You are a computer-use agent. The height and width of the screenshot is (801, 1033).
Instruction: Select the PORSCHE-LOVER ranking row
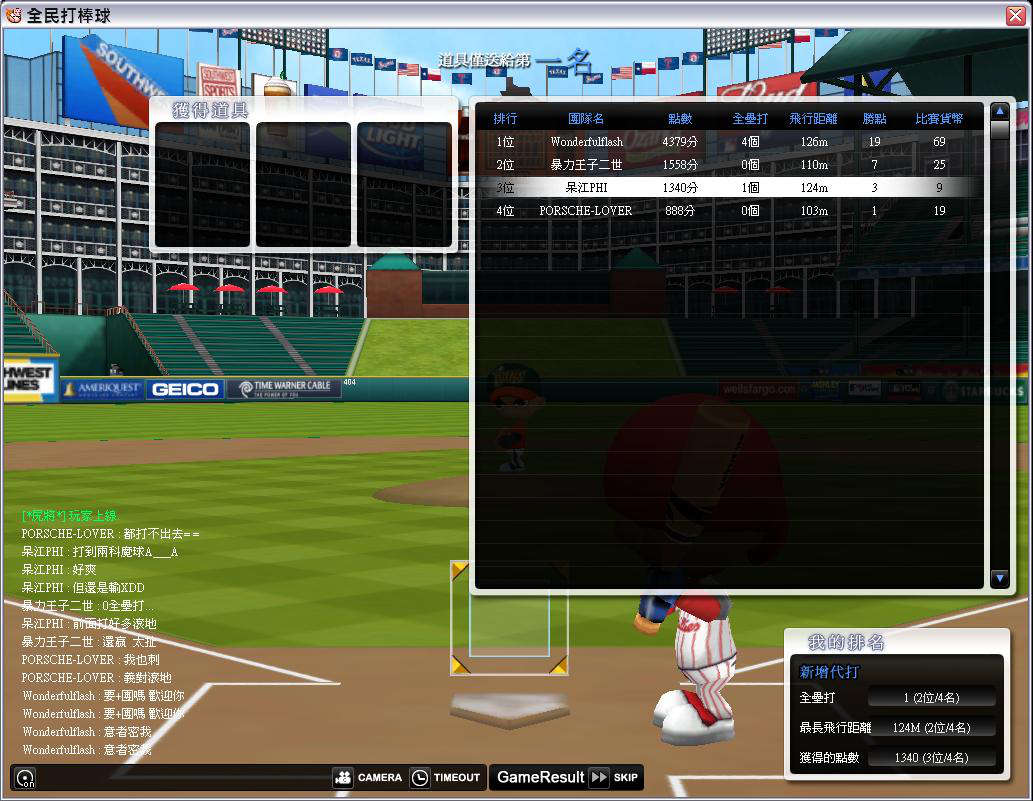click(x=730, y=211)
